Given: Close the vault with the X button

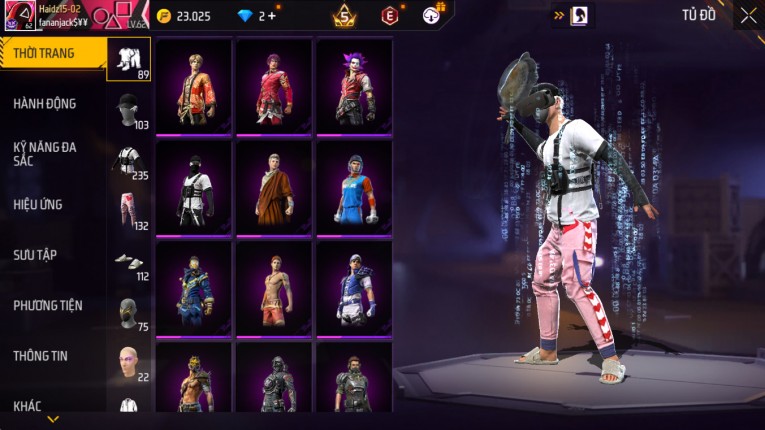Looking at the screenshot, I should [x=748, y=15].
